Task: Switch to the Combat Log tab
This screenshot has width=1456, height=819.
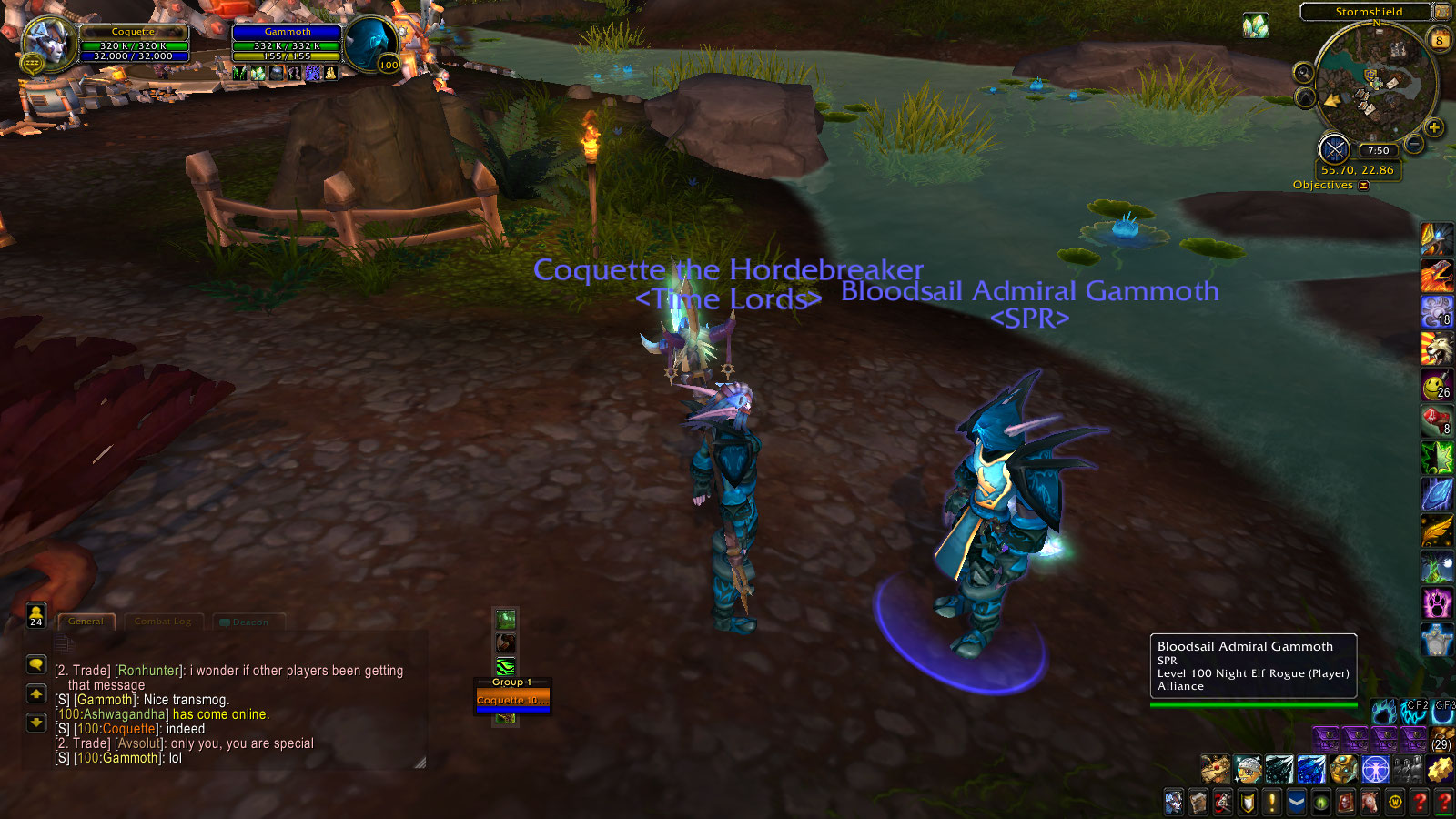Action: tap(163, 622)
